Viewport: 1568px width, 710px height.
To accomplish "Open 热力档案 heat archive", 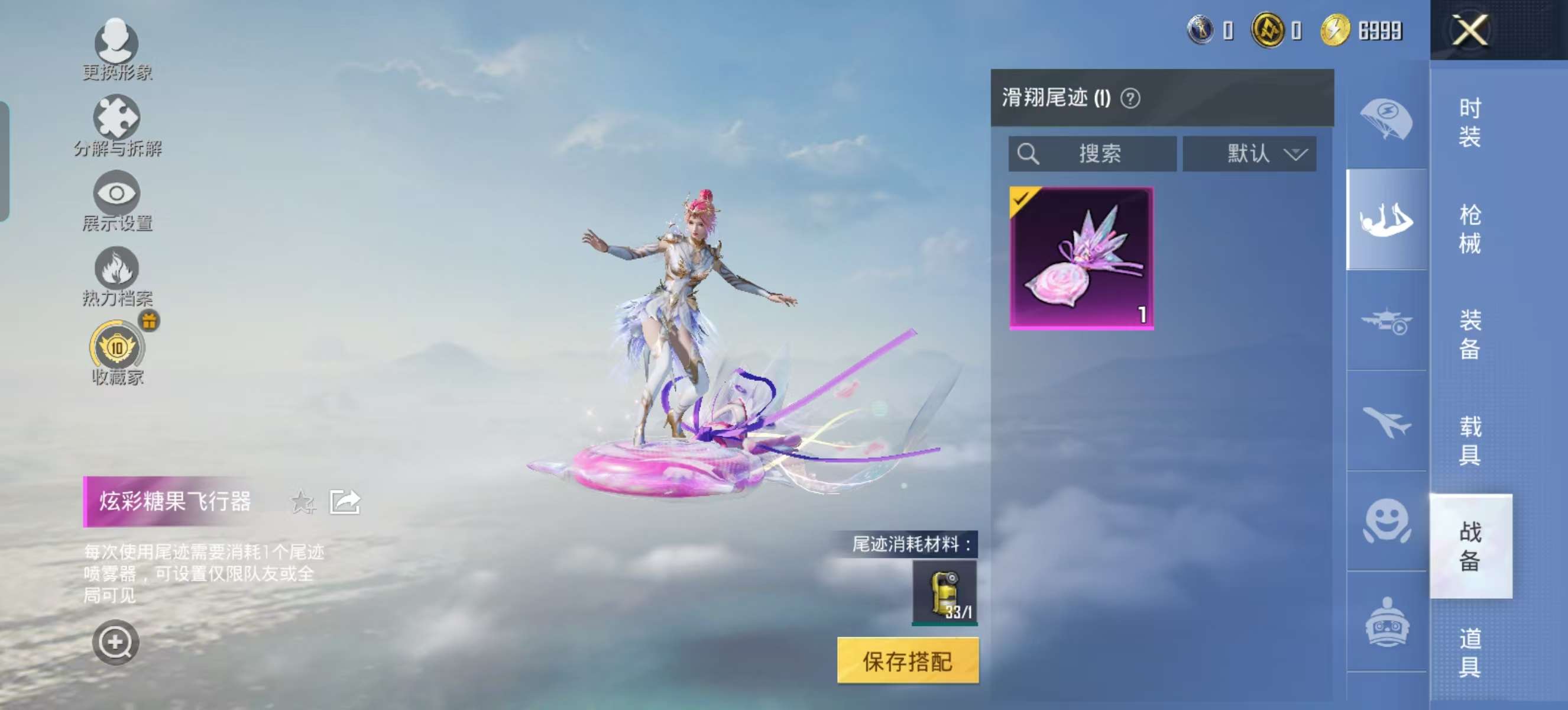I will pos(116,276).
